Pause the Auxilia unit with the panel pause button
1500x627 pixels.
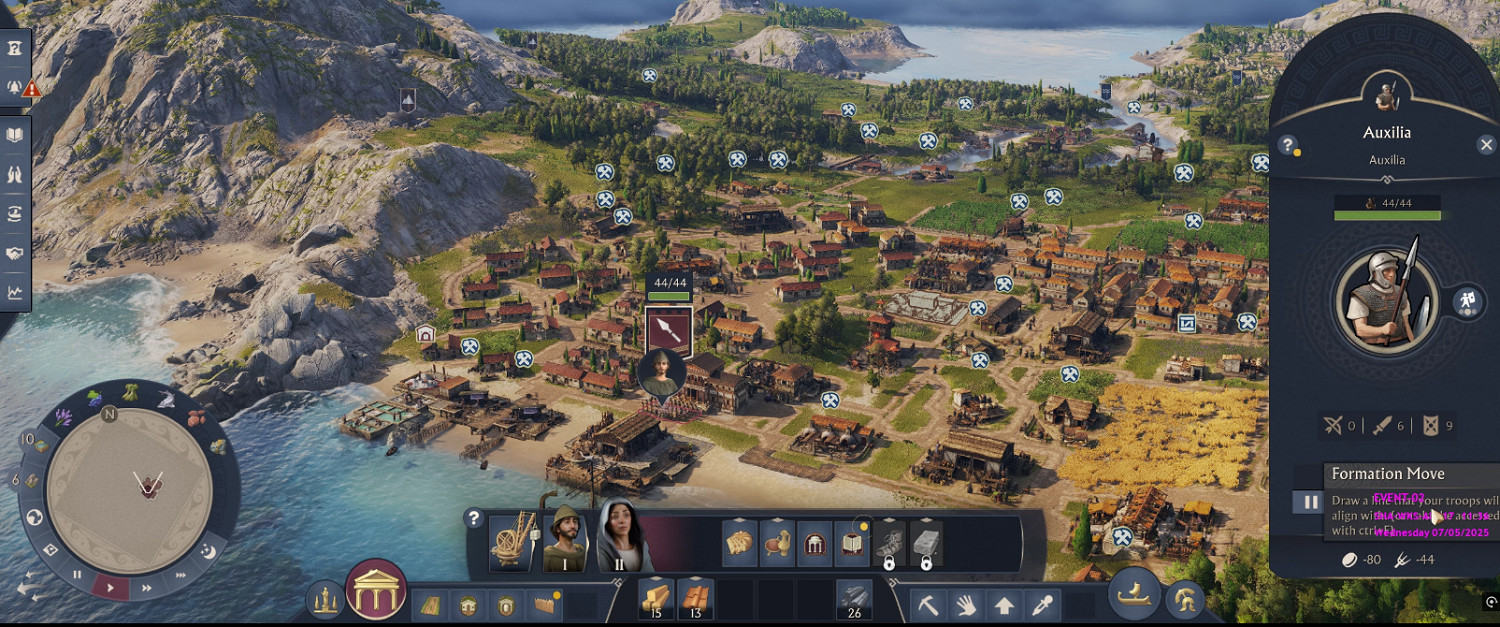(1308, 502)
